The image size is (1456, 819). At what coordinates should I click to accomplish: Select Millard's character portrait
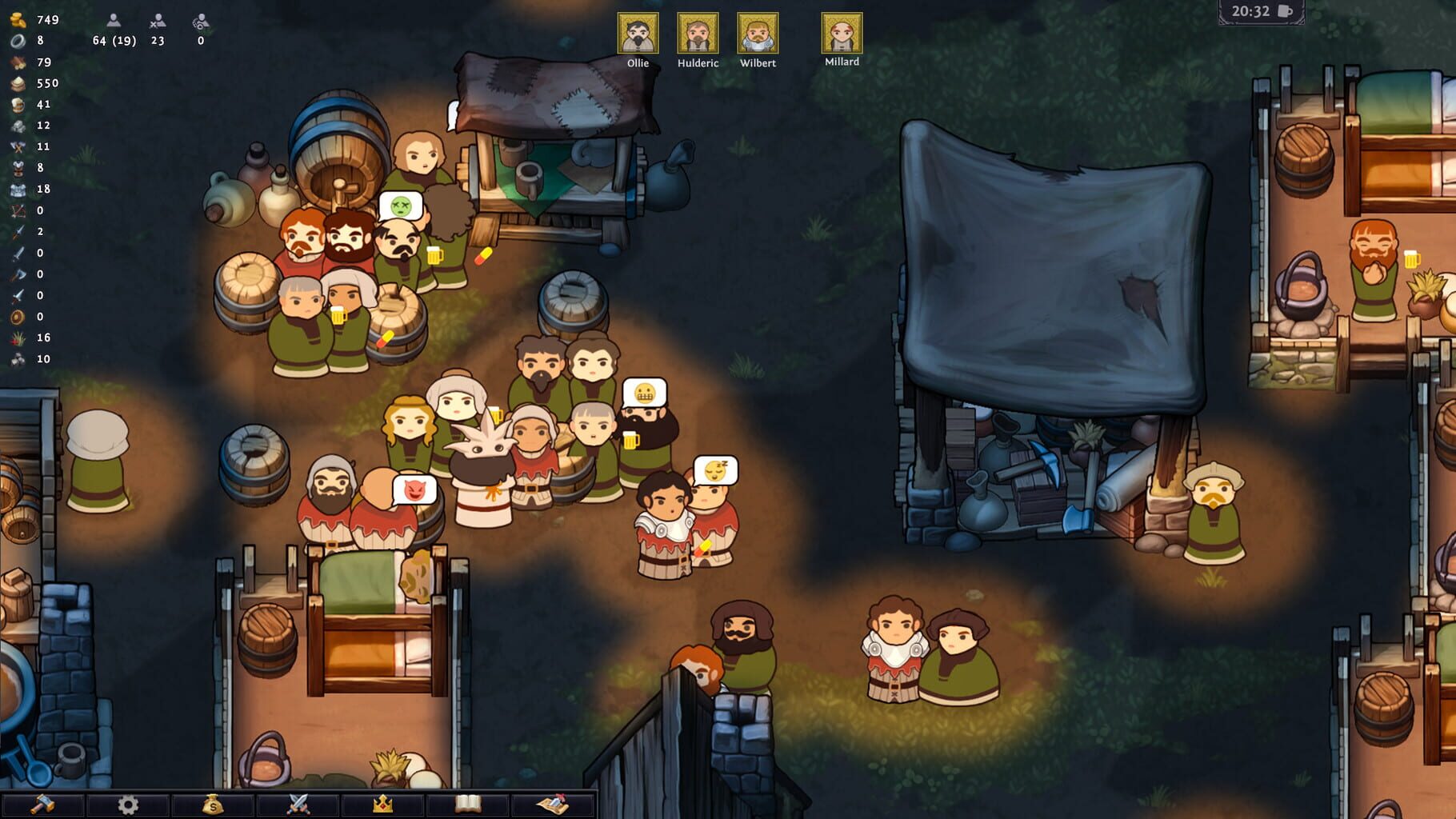point(841,34)
